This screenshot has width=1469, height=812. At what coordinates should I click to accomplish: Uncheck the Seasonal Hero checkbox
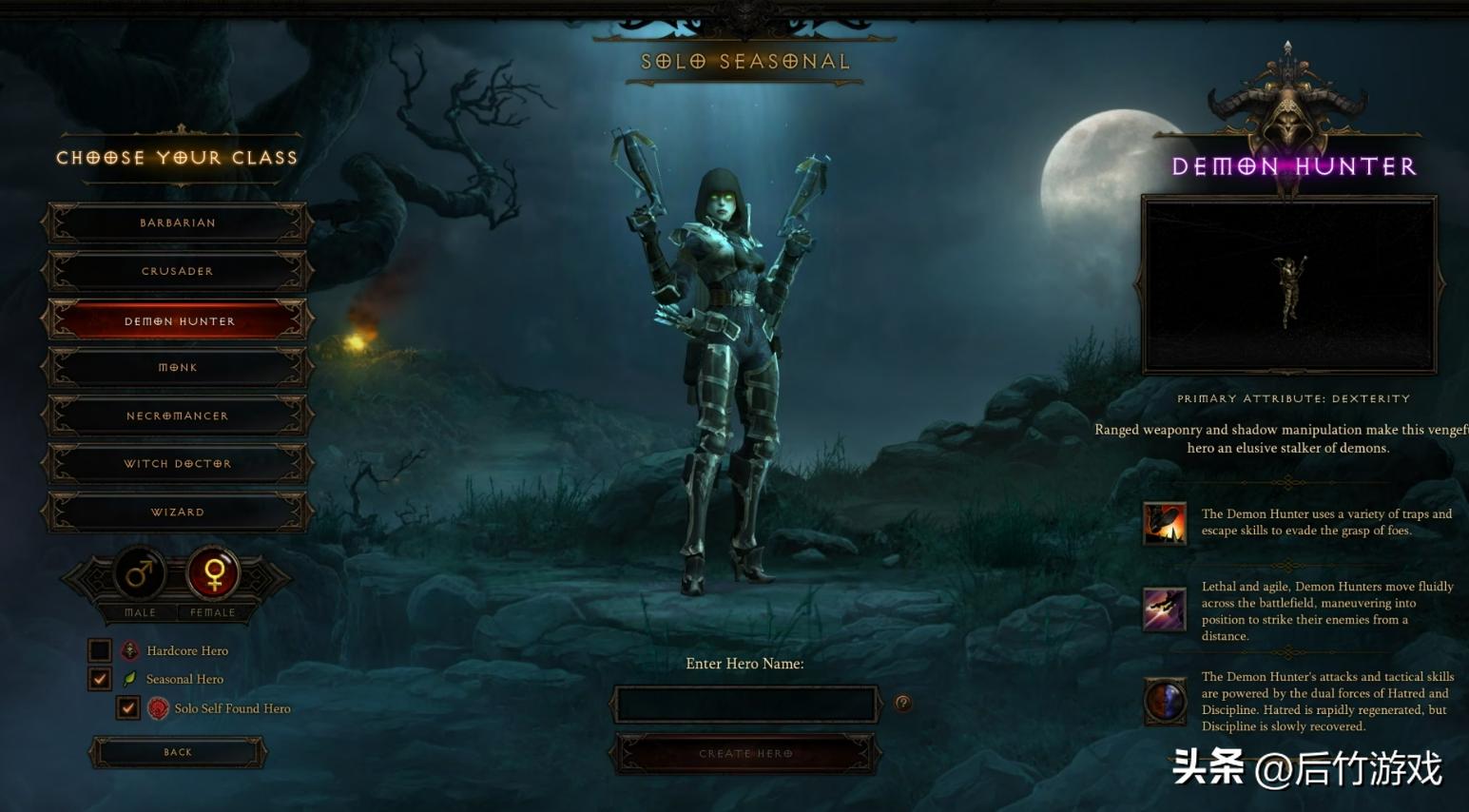click(x=100, y=679)
